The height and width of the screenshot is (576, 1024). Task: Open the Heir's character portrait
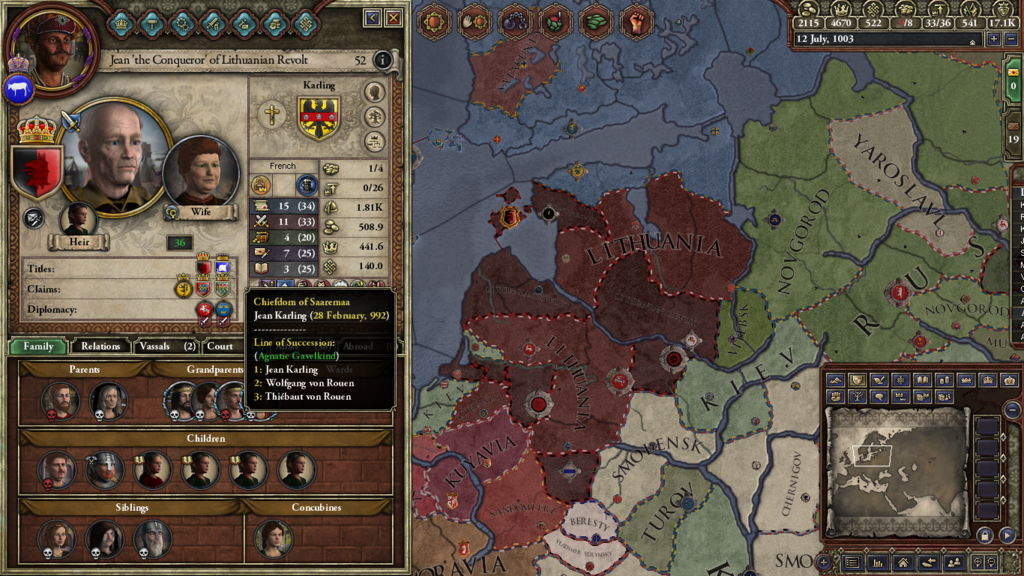click(x=78, y=219)
